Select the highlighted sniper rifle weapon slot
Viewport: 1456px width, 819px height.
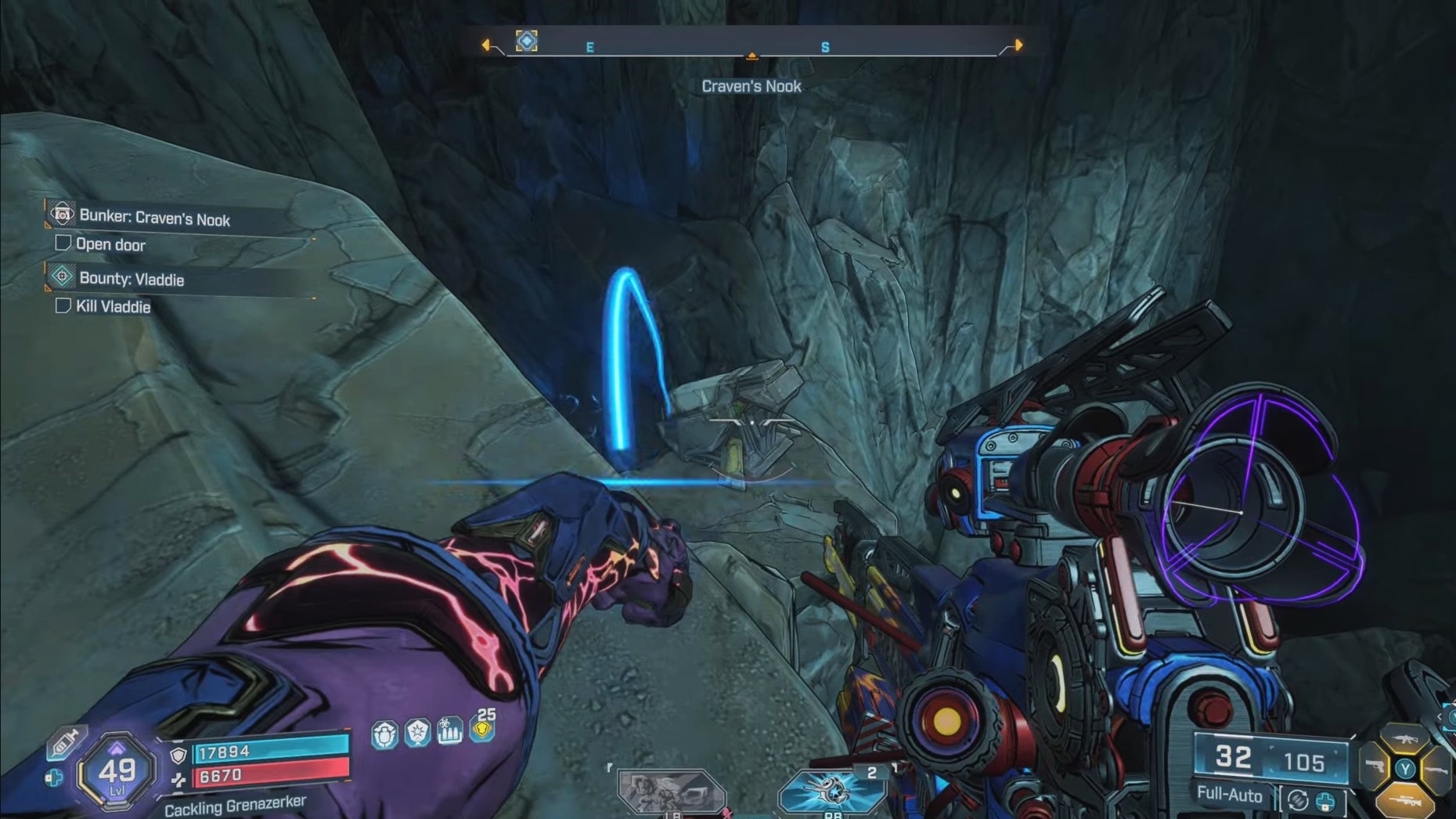point(1405,800)
